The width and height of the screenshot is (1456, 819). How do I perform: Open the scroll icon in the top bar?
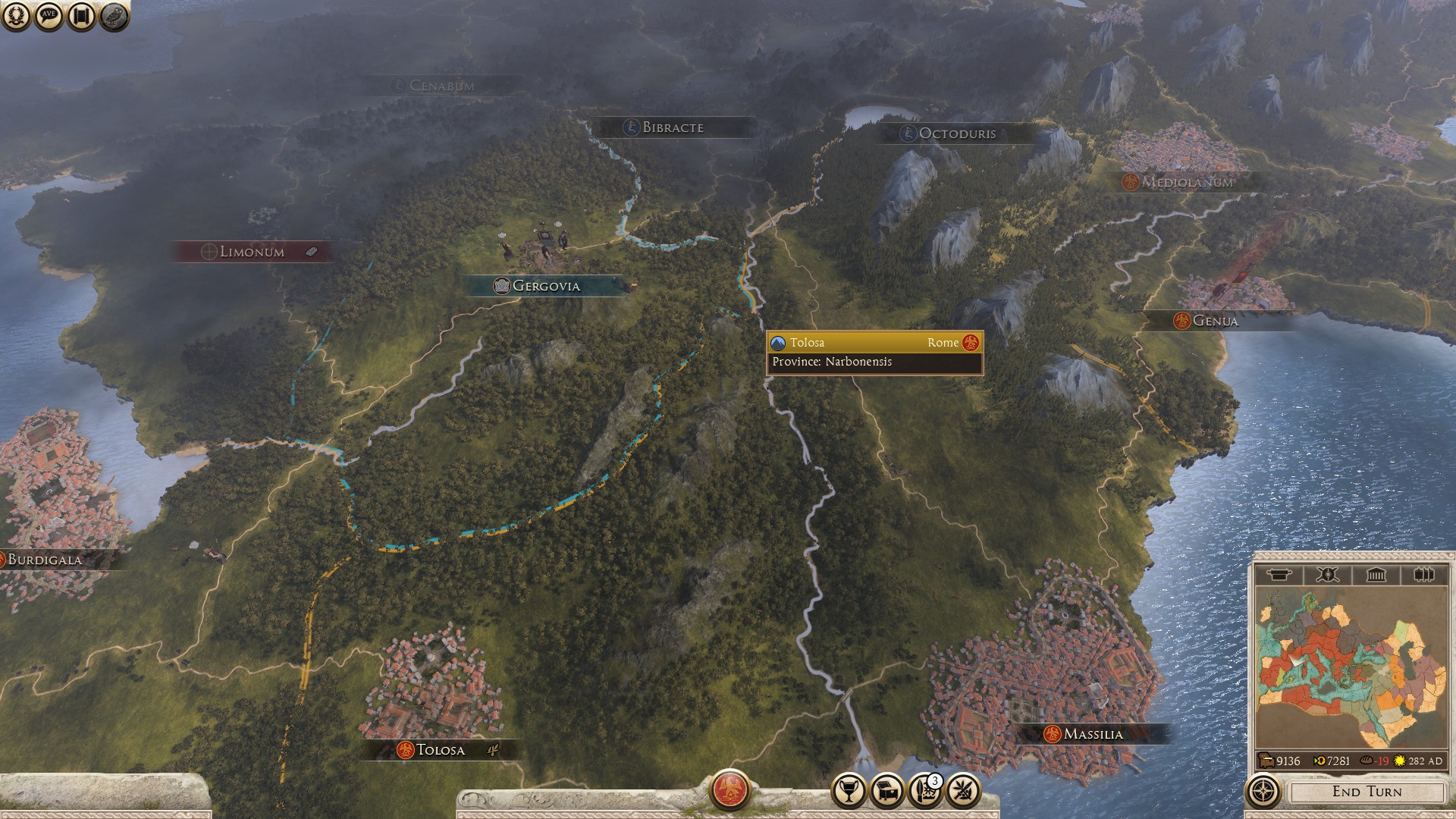click(x=81, y=16)
